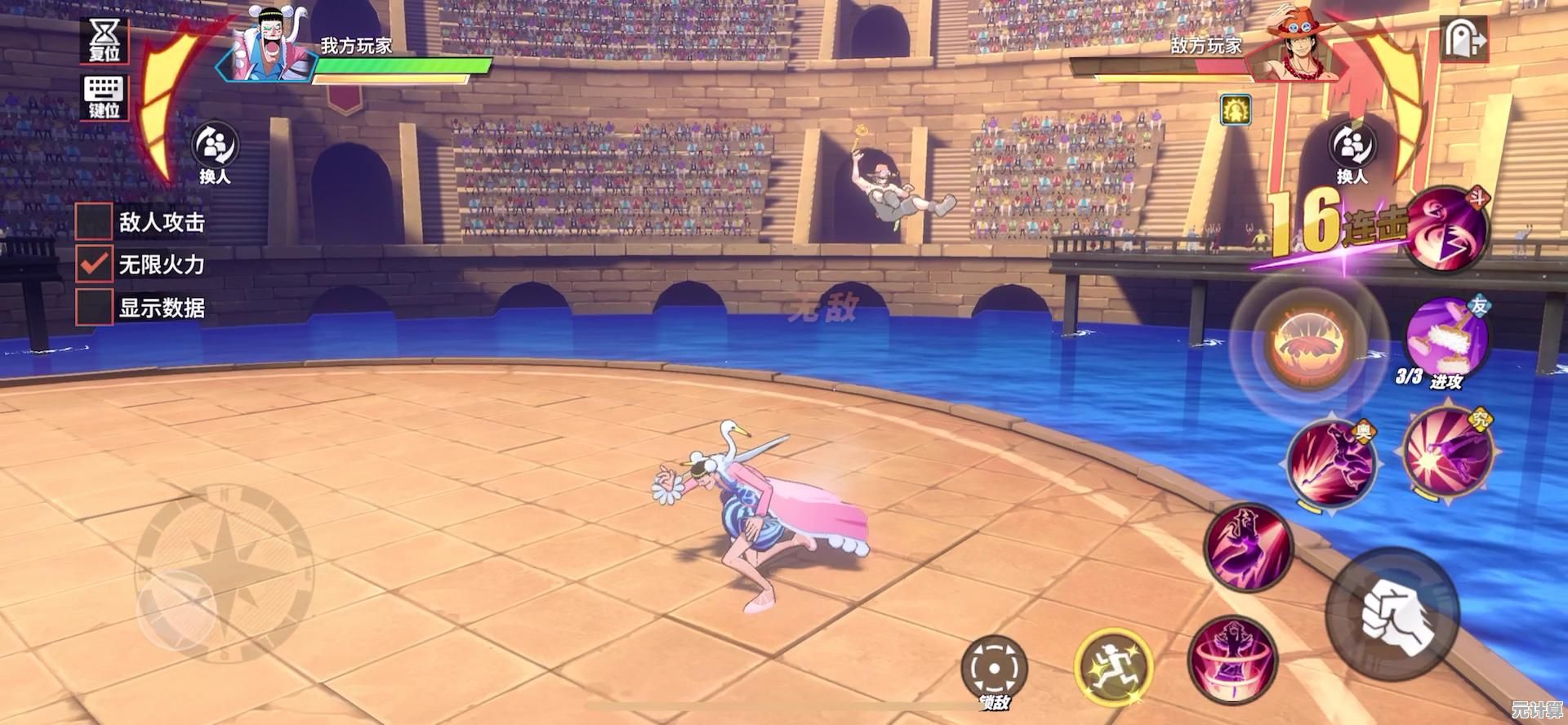
Task: Exit the arena via door icon
Action: point(1463,38)
